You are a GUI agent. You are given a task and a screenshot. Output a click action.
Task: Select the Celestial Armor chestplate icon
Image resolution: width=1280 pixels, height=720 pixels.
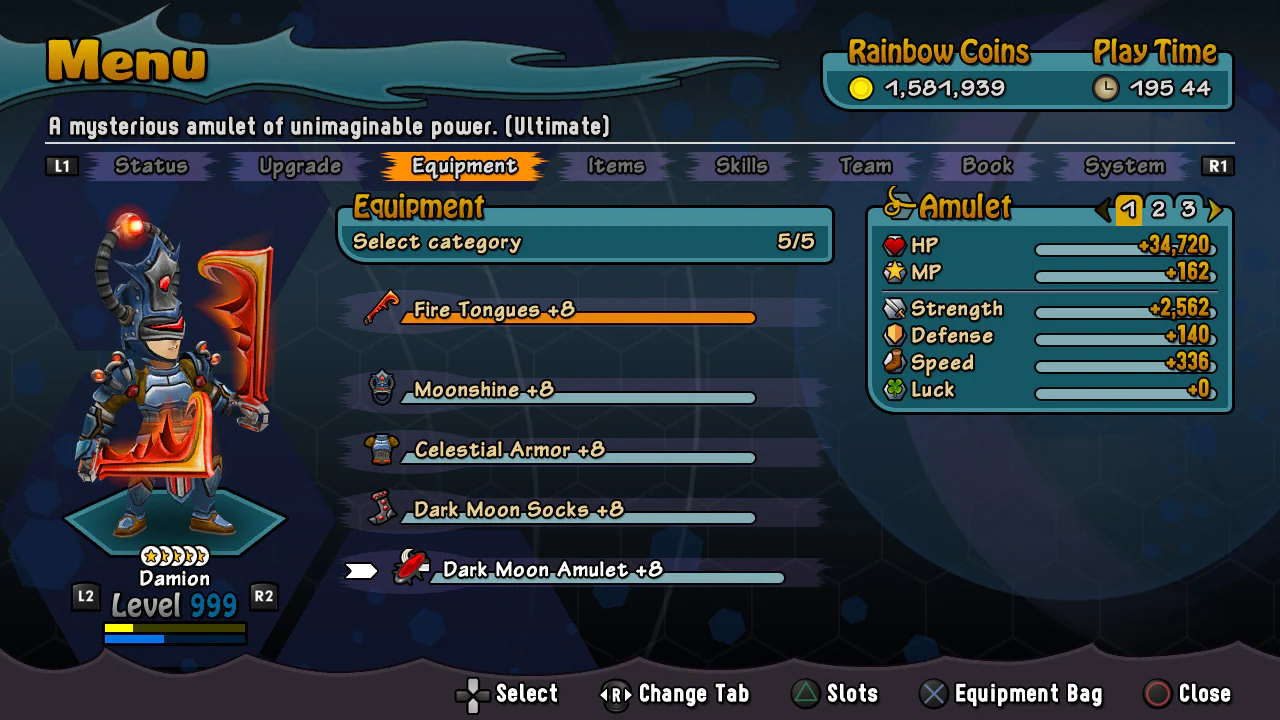point(383,449)
